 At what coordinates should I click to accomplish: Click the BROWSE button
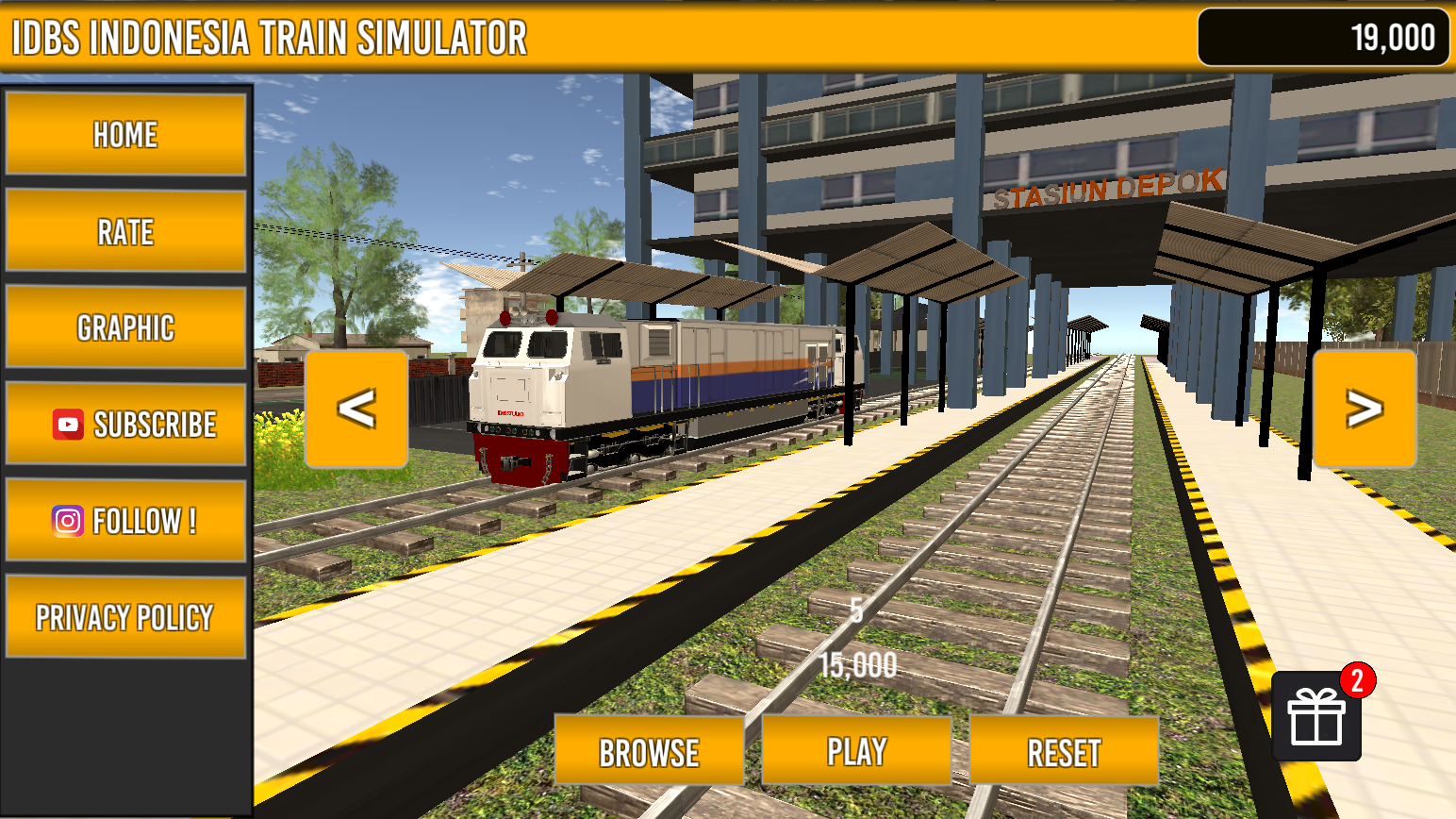[649, 752]
